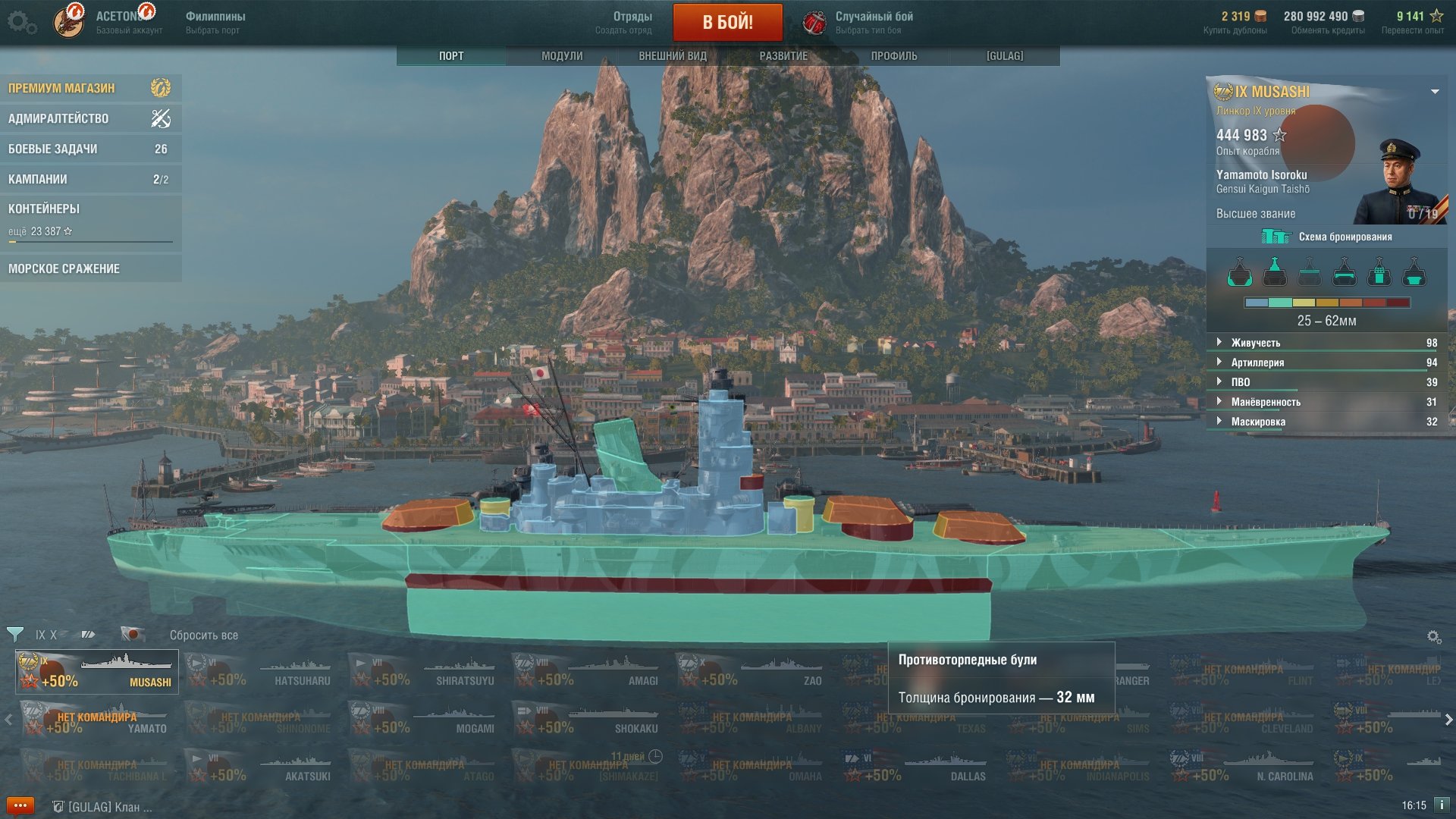The image size is (1456, 819).
Task: Enter the АДМИРАЛТЕЙСТВО section
Action: pyautogui.click(x=89, y=118)
